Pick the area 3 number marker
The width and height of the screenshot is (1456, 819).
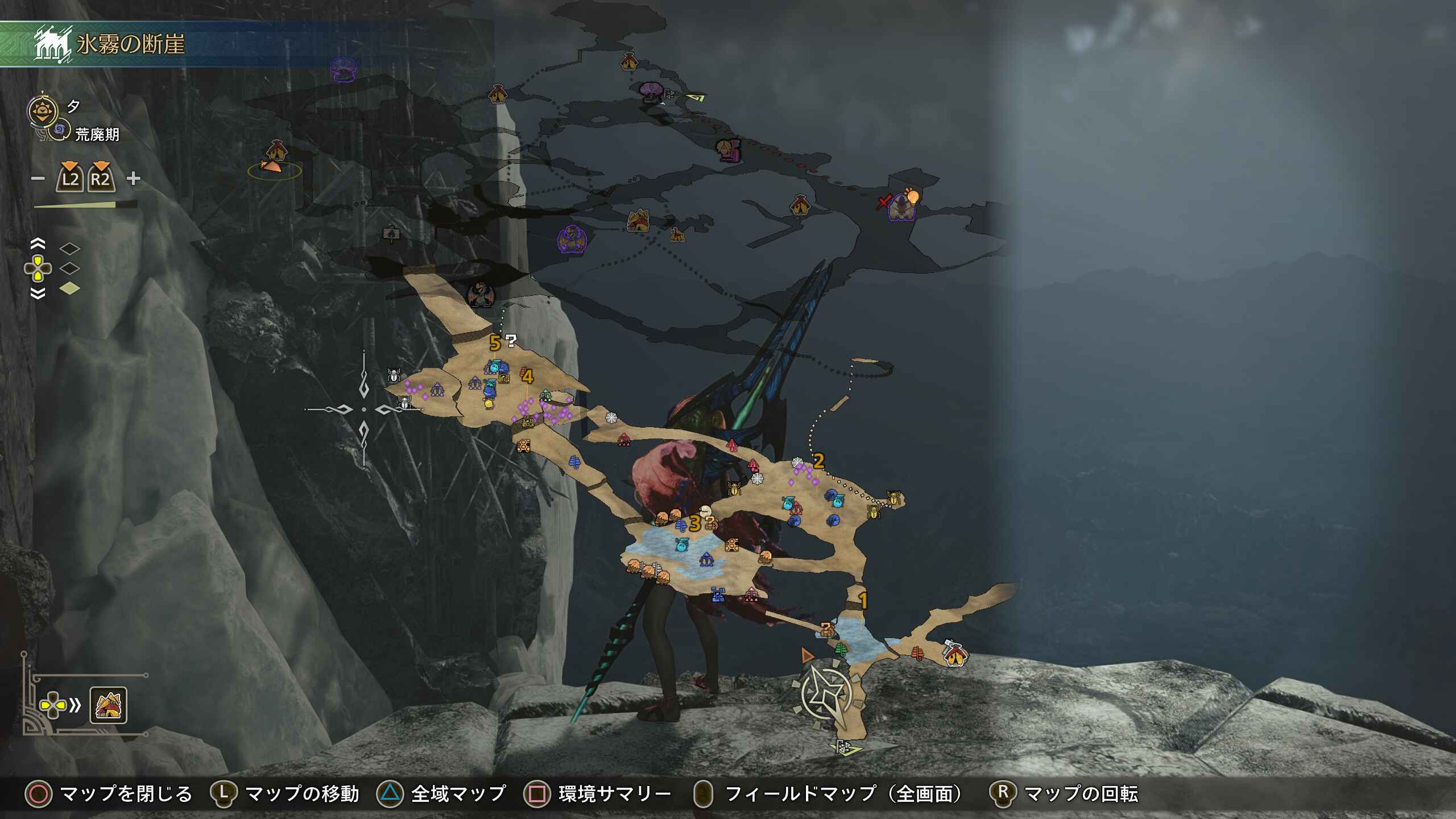point(694,523)
